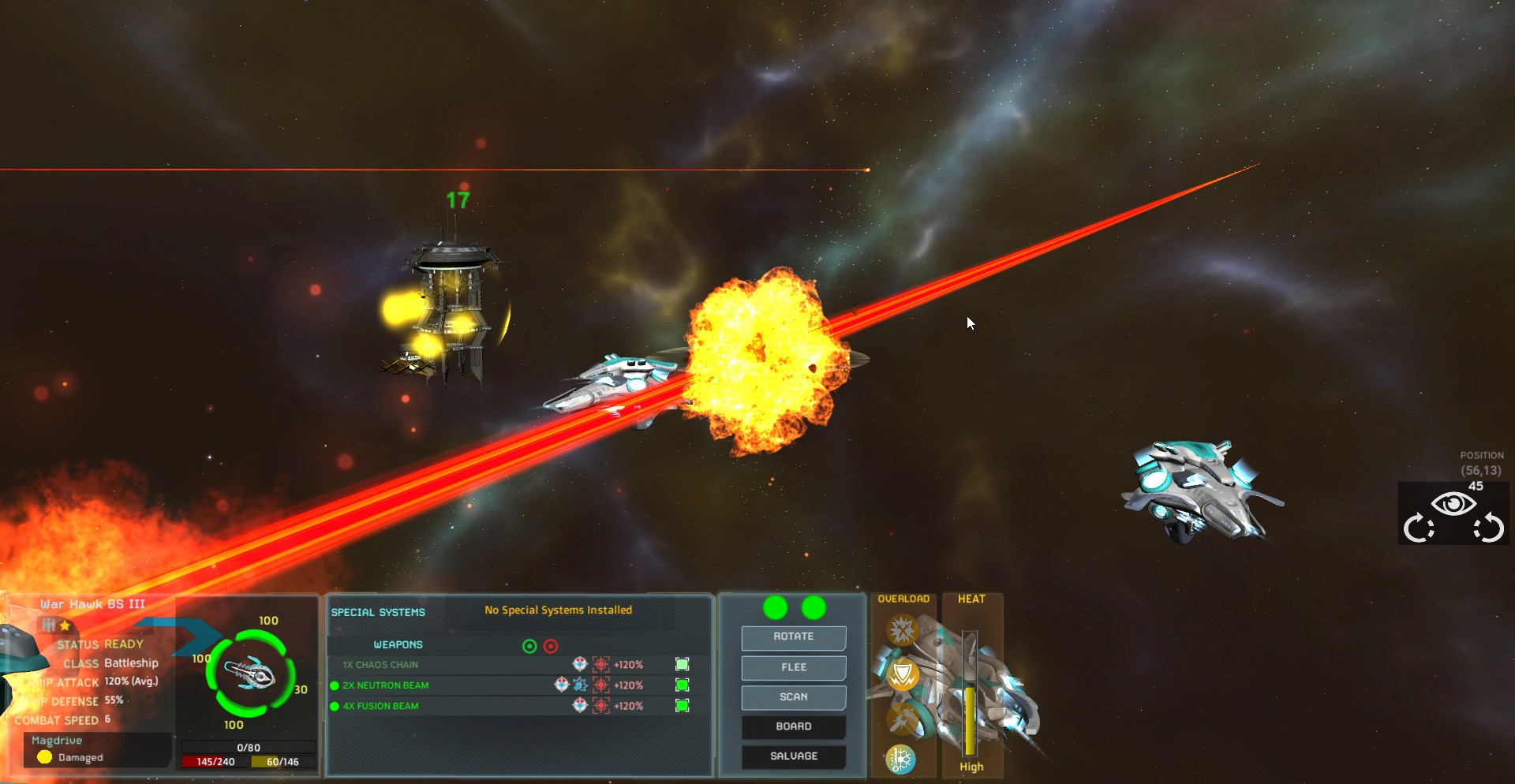The image size is (1515, 784).
Task: Select the SALVAGE button
Action: pyautogui.click(x=793, y=756)
